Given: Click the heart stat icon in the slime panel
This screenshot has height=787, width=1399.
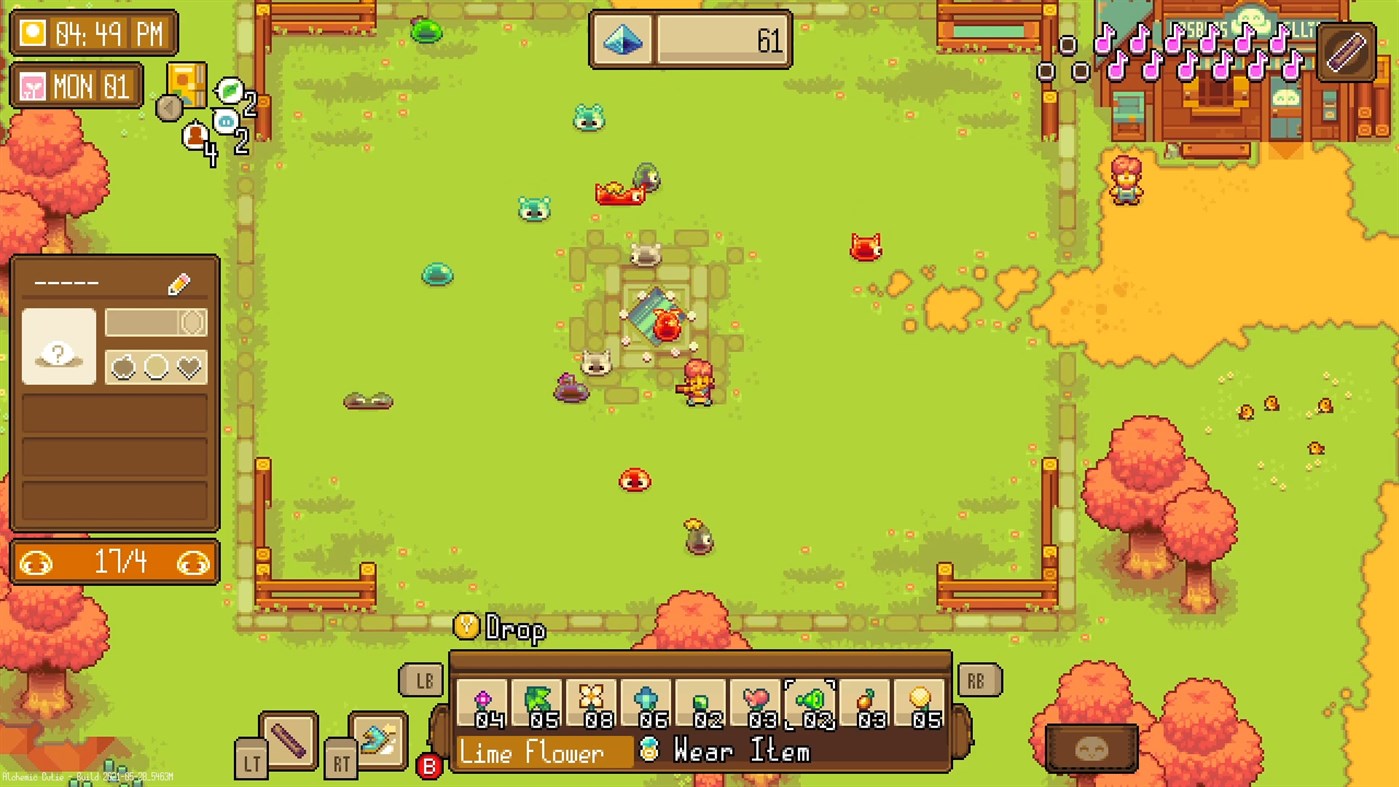Looking at the screenshot, I should click(x=187, y=366).
